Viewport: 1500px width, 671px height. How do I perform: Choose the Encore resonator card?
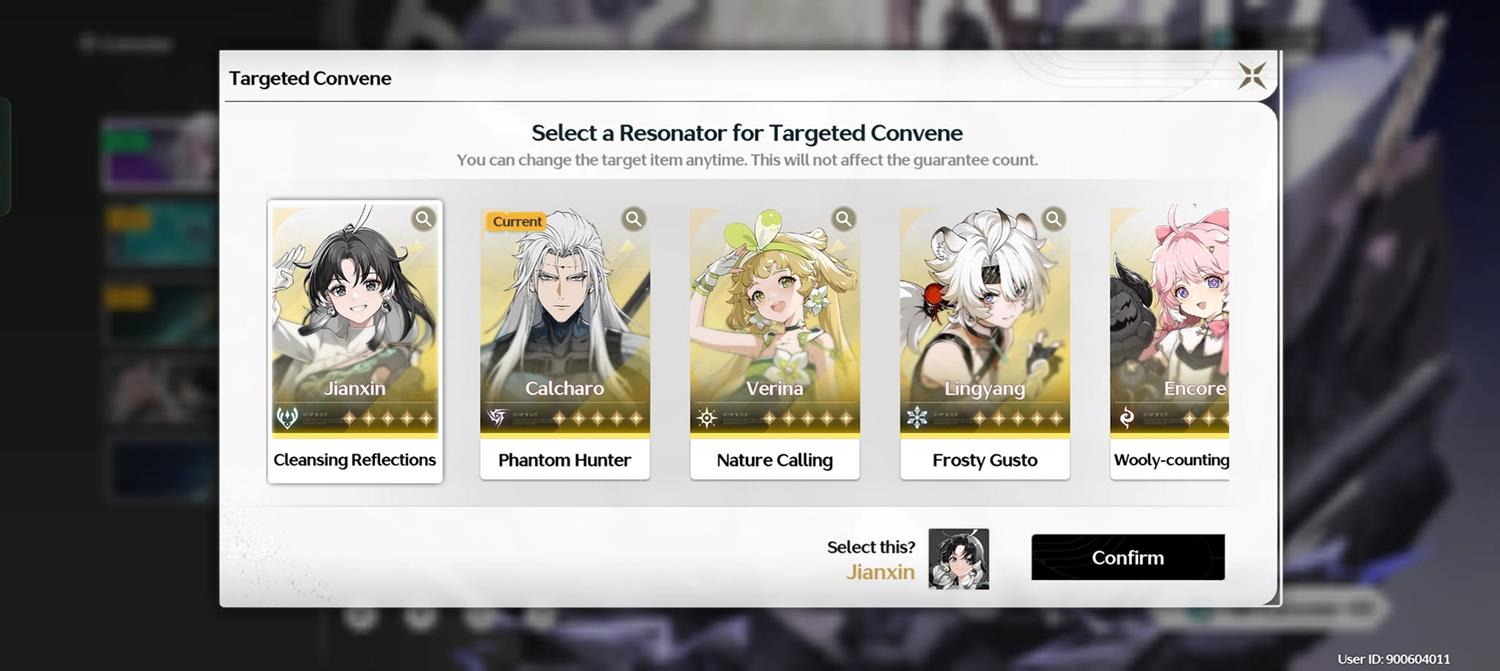[1170, 330]
